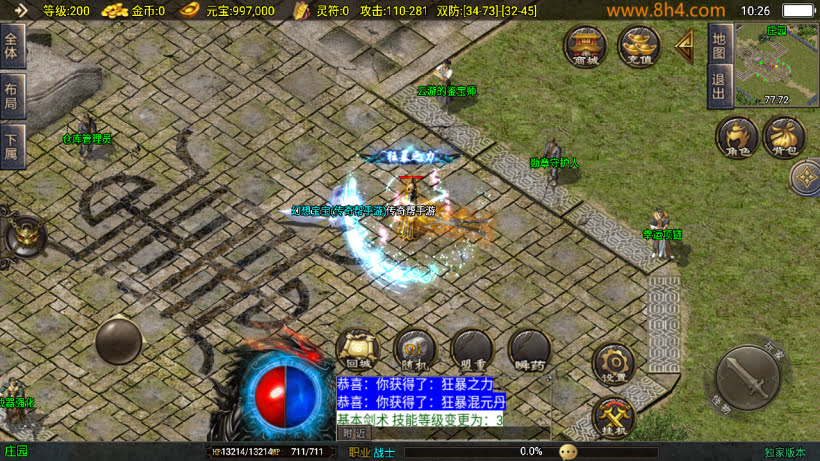Switch chat to the 附近 nearby channel

(354, 433)
